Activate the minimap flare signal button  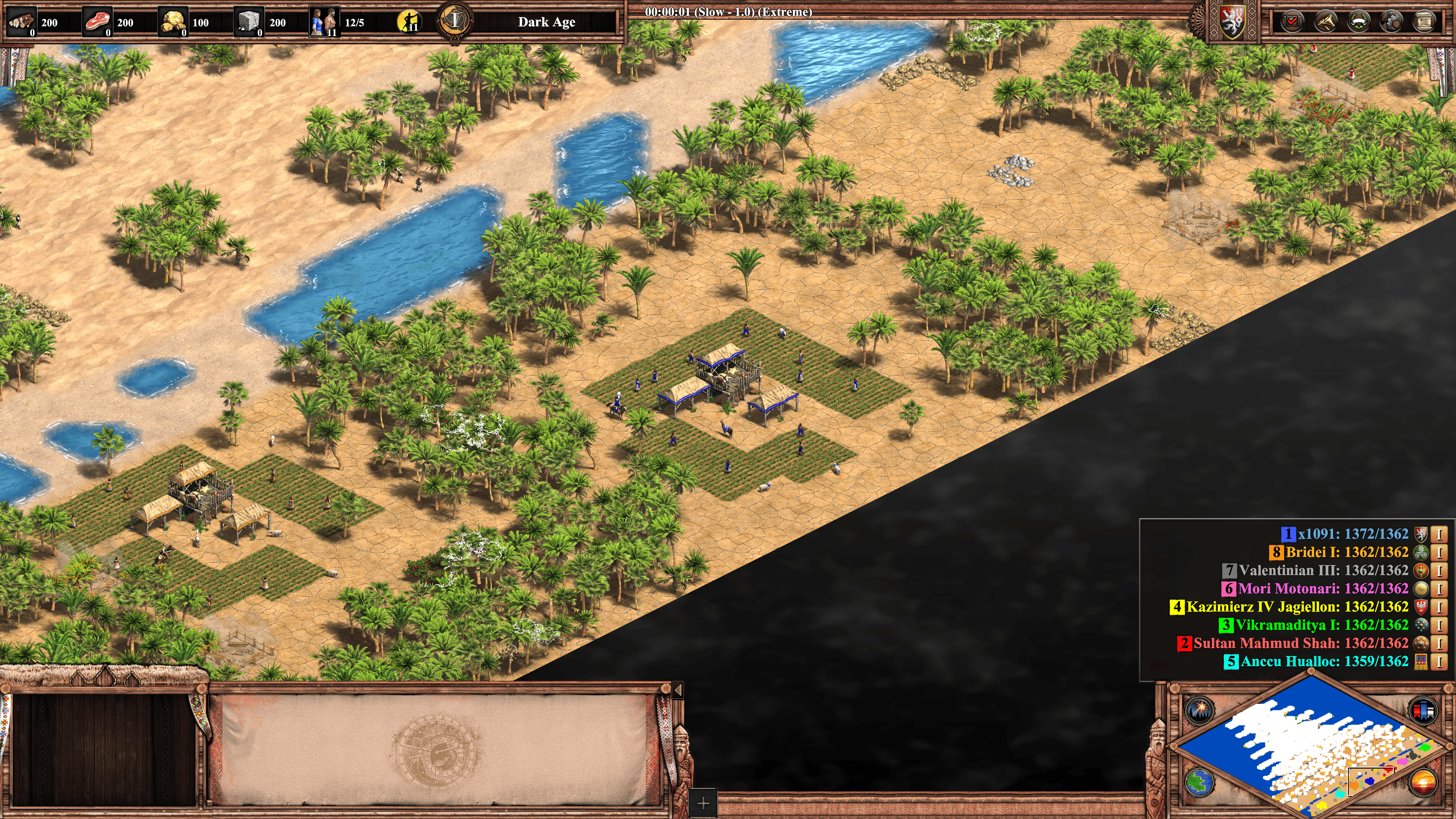click(x=1198, y=709)
